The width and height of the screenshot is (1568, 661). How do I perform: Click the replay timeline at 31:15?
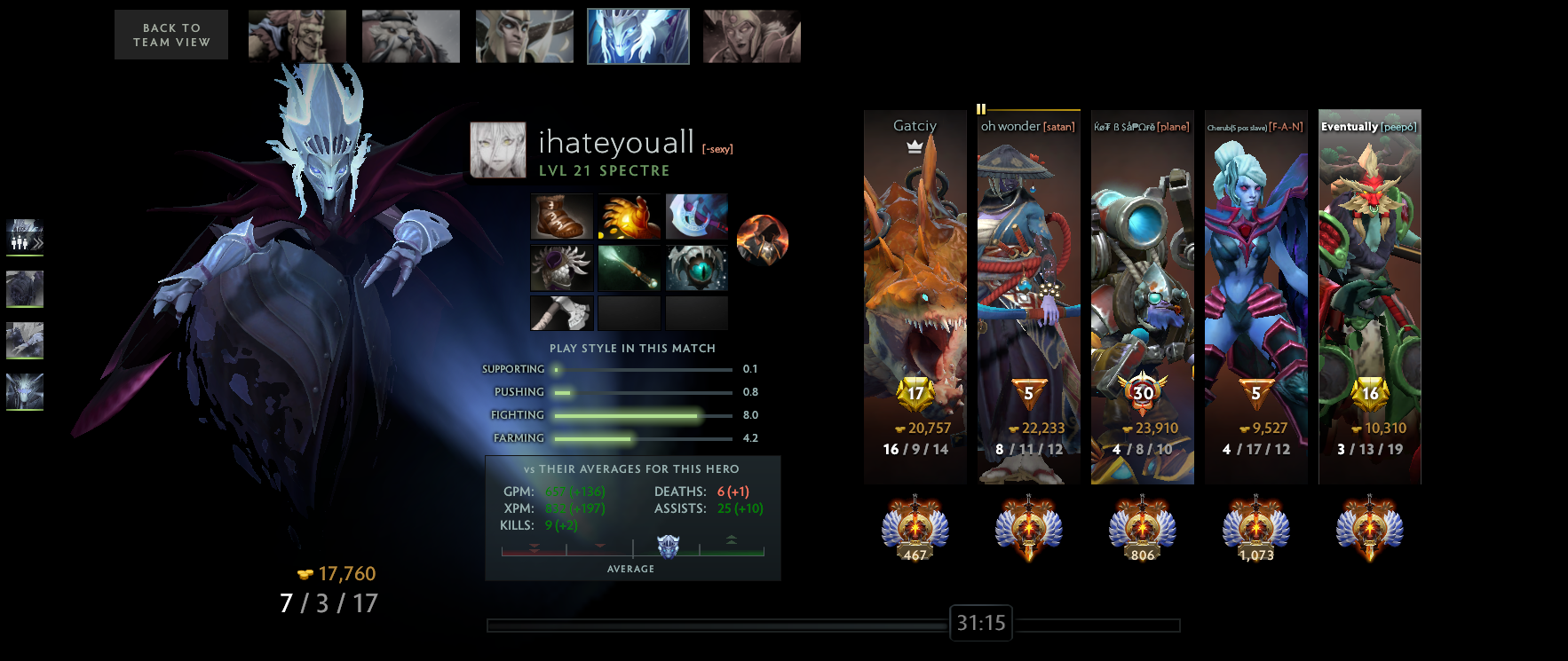click(980, 623)
